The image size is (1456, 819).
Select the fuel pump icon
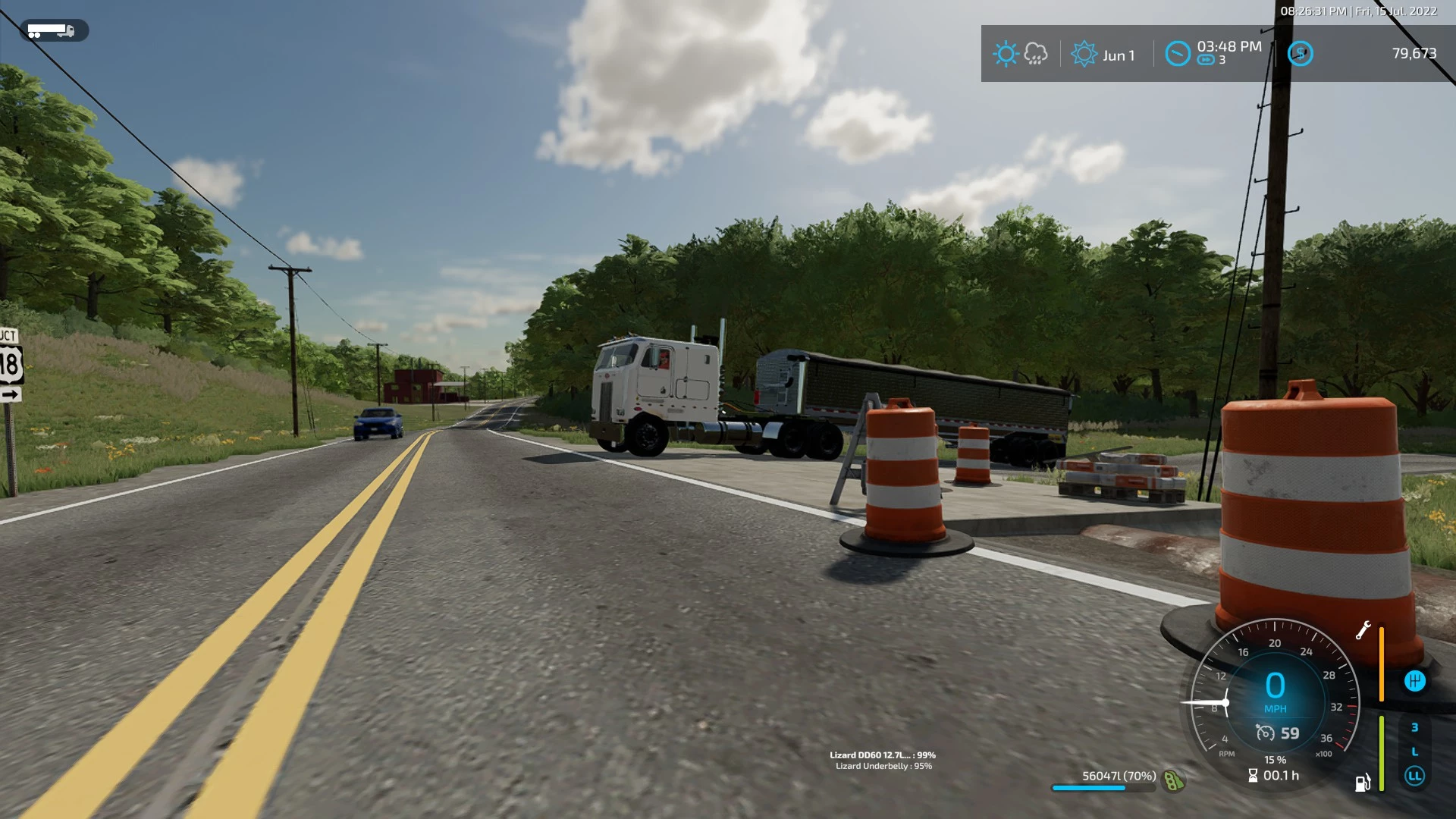click(x=1363, y=783)
